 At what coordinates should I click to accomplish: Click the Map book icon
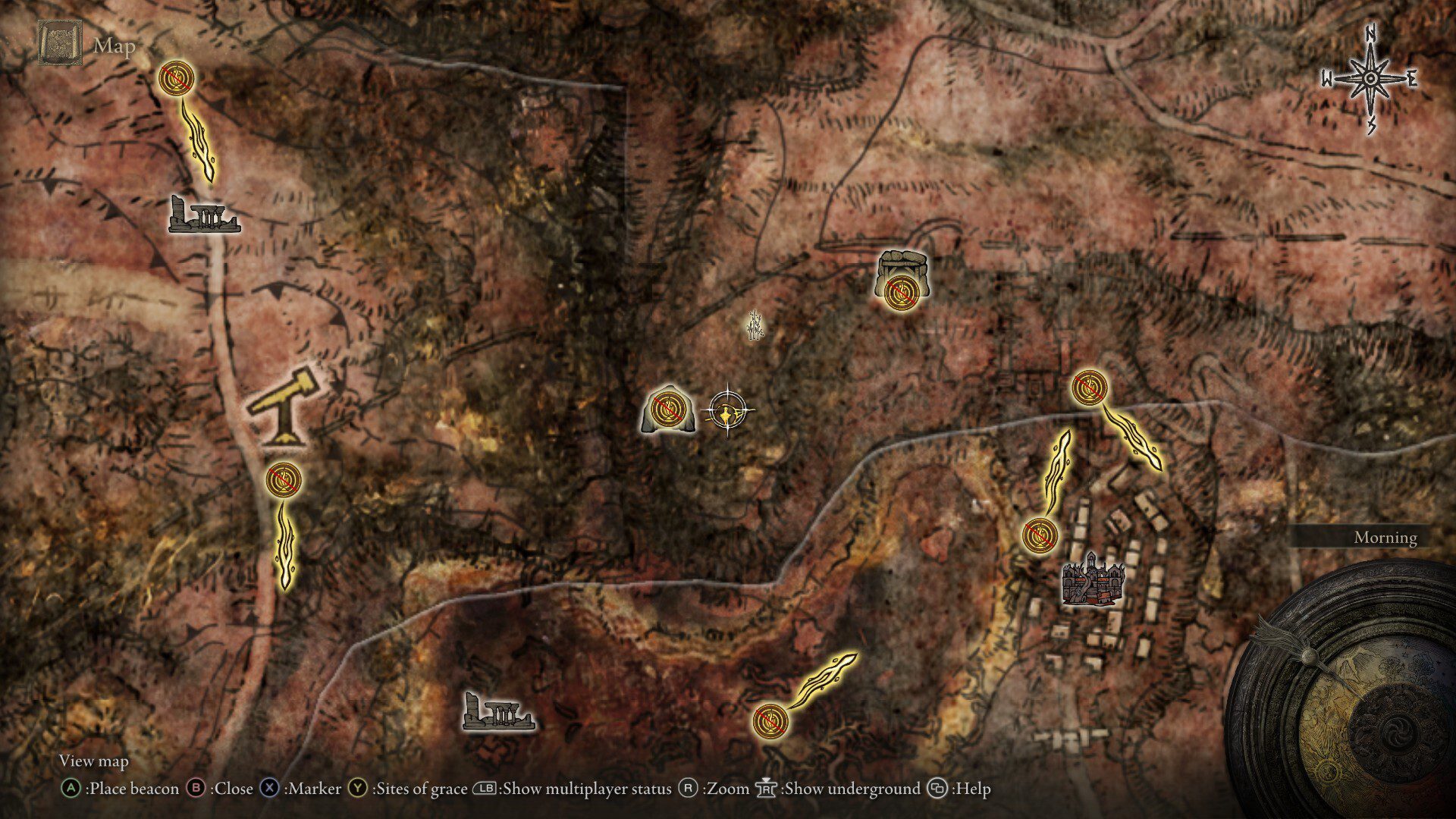(x=58, y=44)
